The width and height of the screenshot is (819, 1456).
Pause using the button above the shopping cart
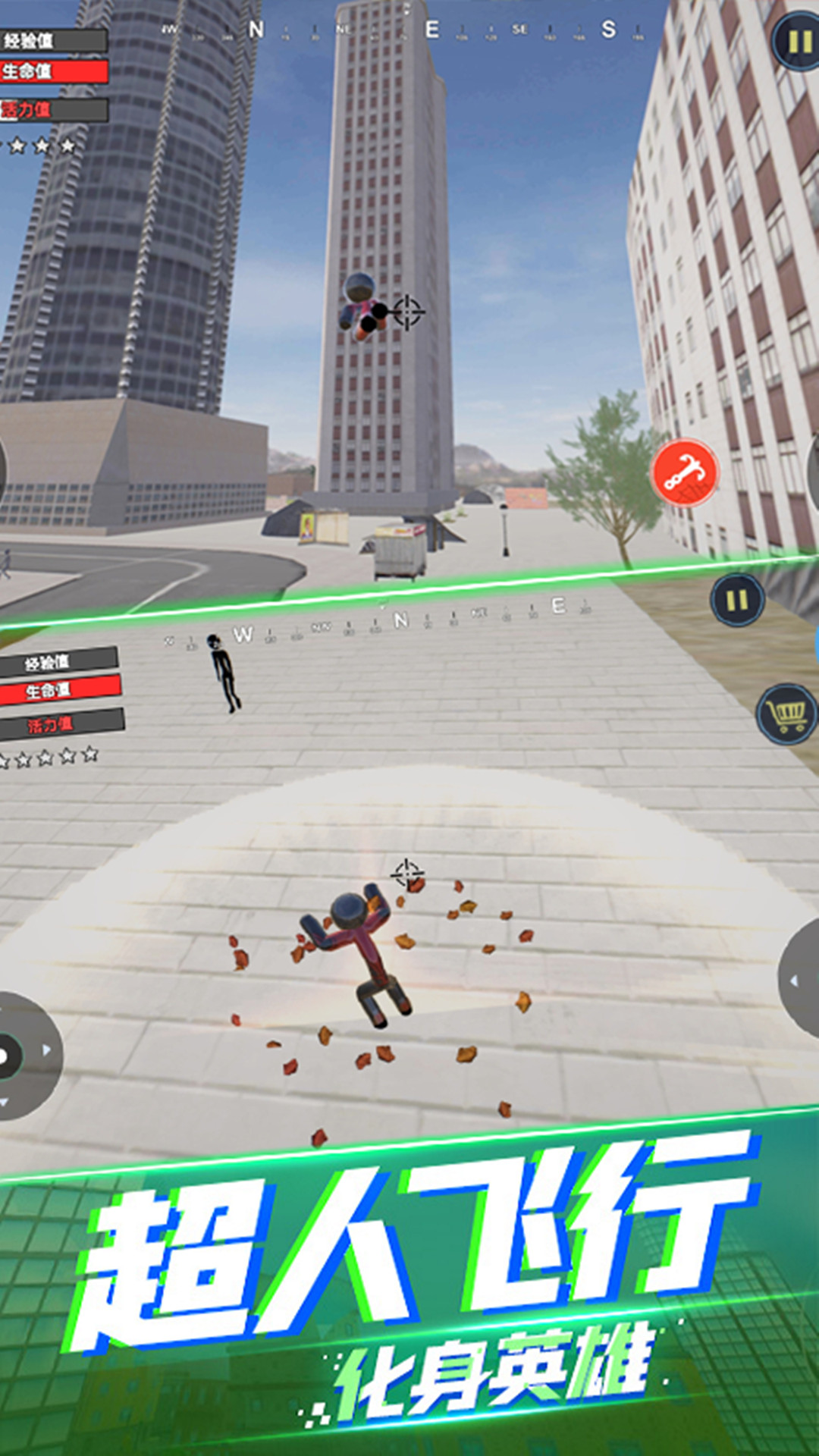737,601
